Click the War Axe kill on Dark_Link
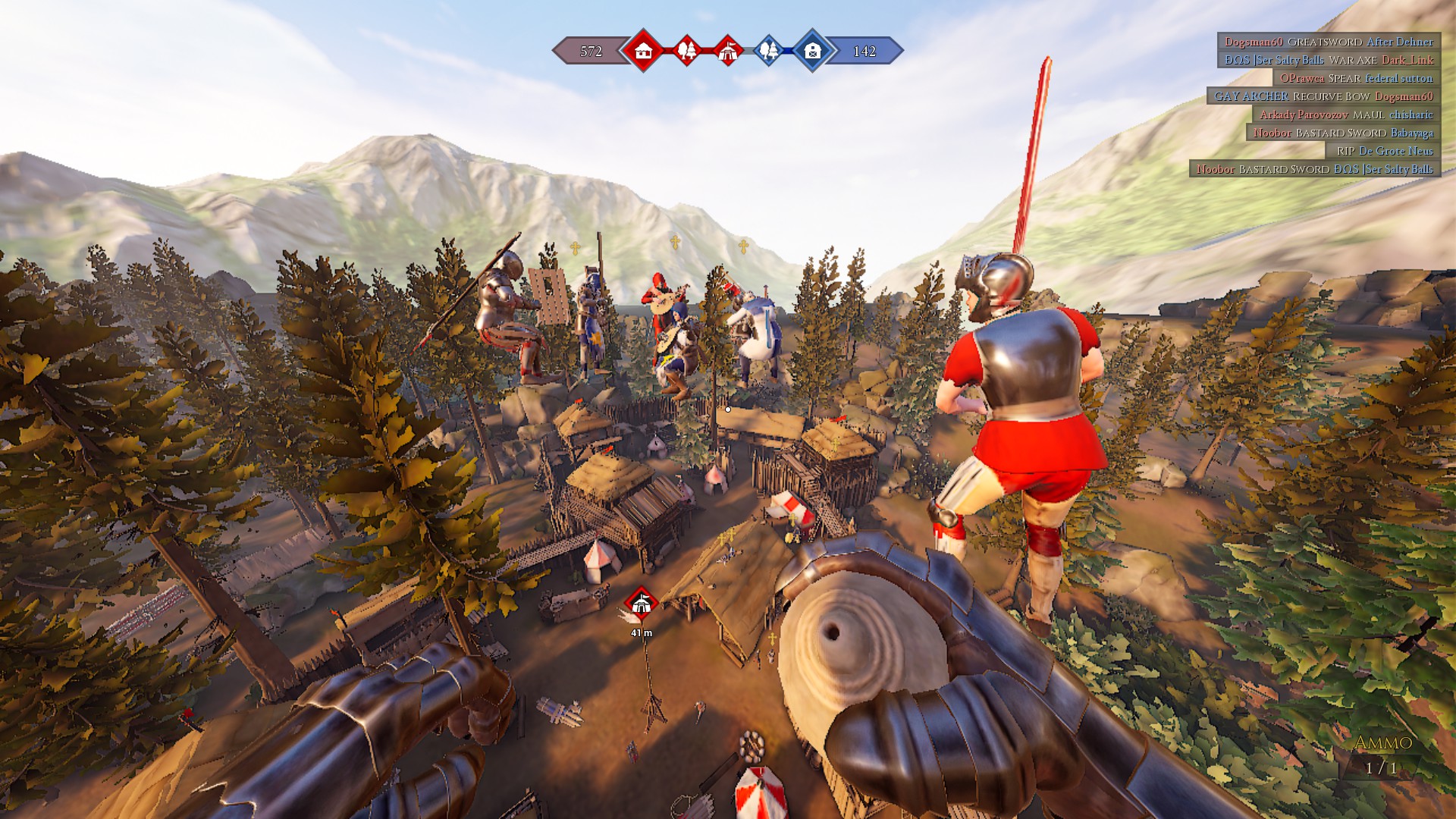This screenshot has height=819, width=1456. [x=1329, y=60]
